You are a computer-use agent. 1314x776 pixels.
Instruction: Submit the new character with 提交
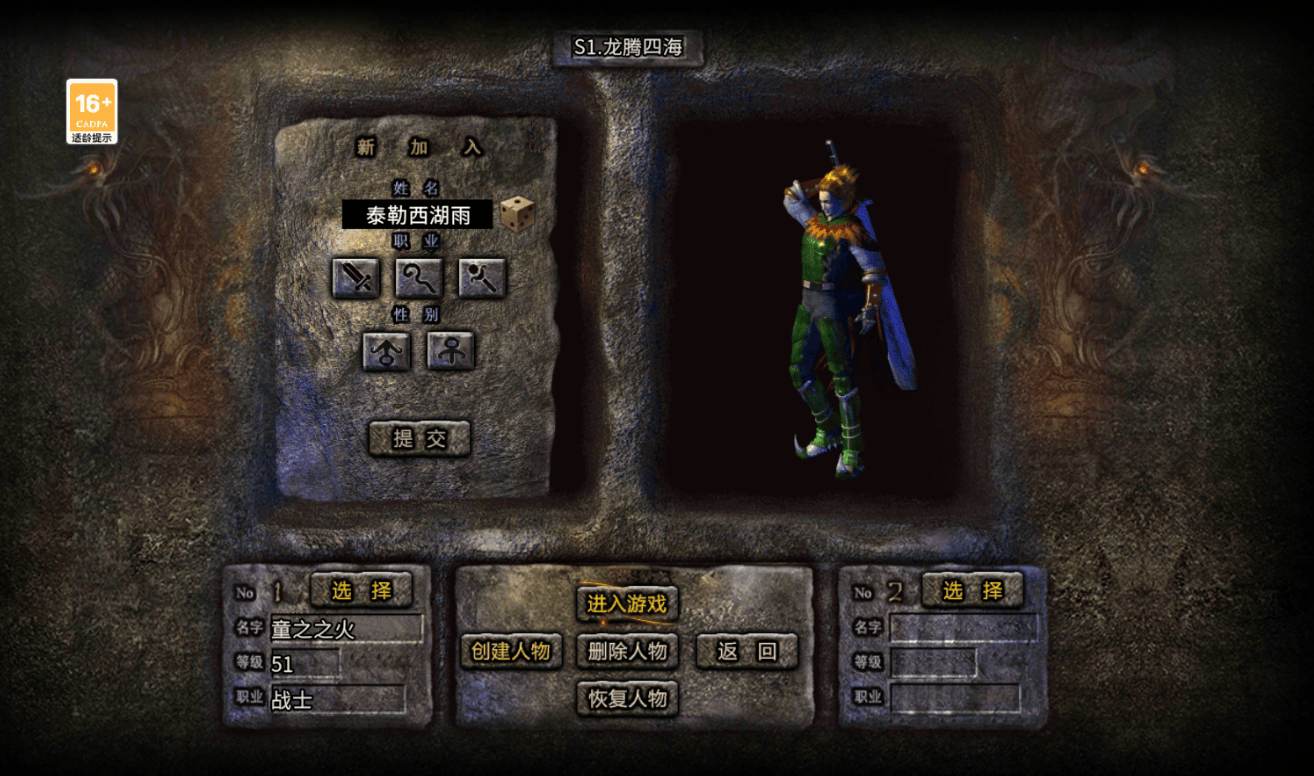coord(419,438)
